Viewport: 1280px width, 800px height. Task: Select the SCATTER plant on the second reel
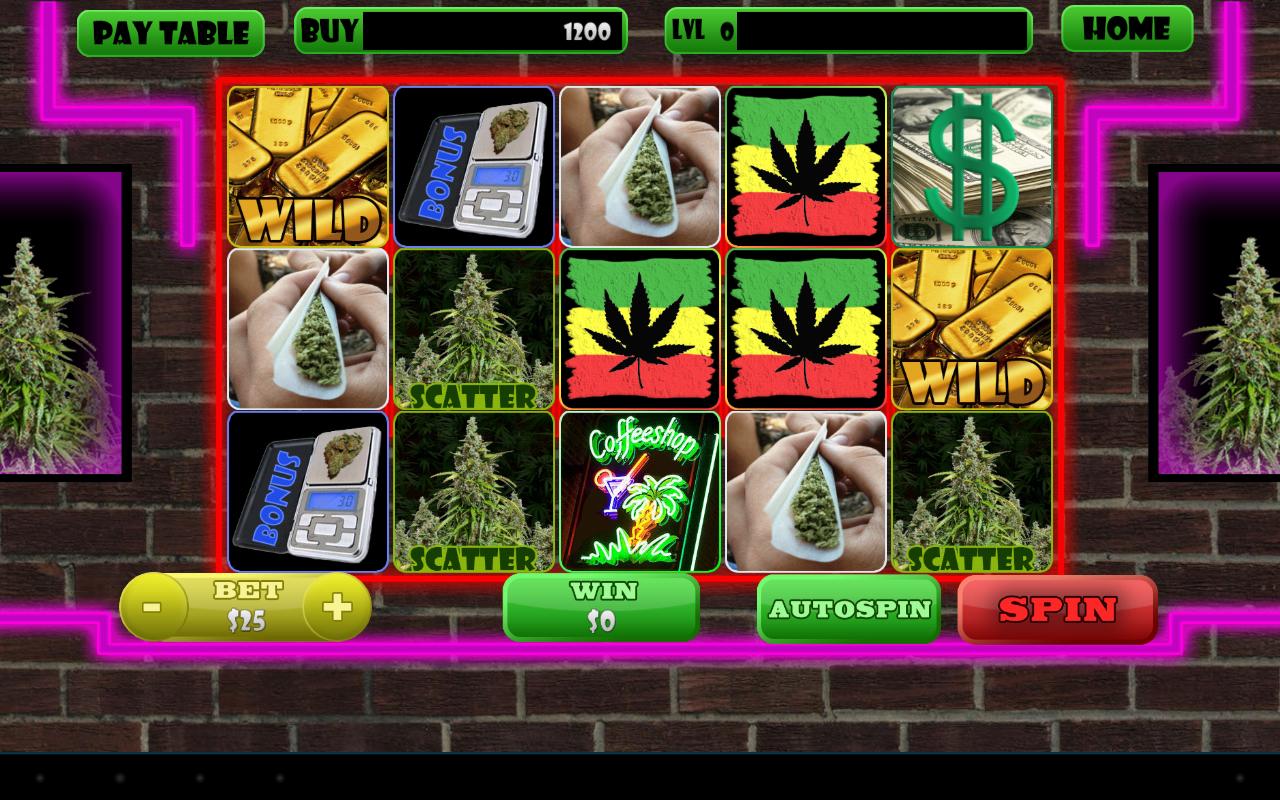(473, 328)
